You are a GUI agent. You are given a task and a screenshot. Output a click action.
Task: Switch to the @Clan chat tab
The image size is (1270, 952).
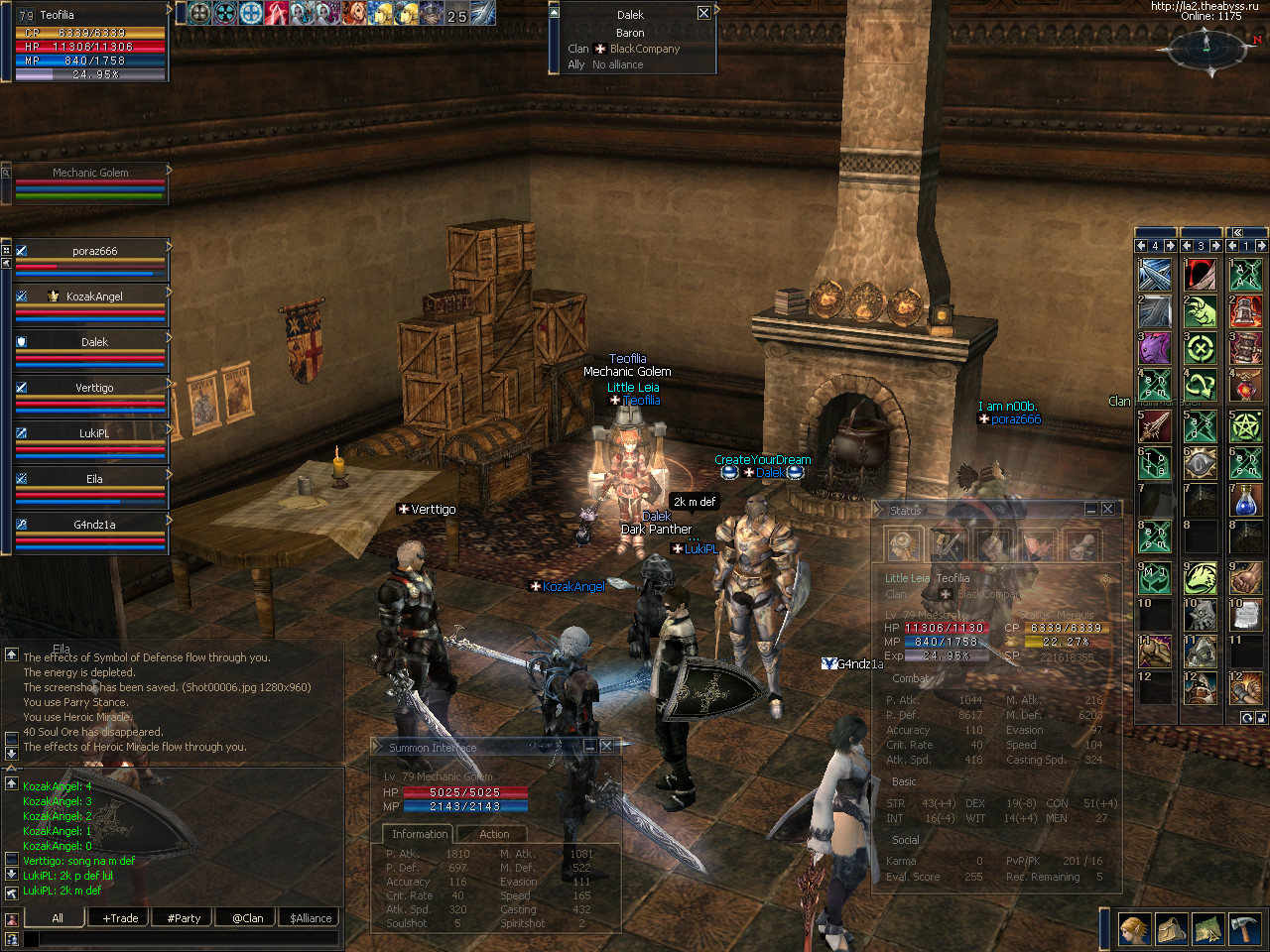coord(247,918)
